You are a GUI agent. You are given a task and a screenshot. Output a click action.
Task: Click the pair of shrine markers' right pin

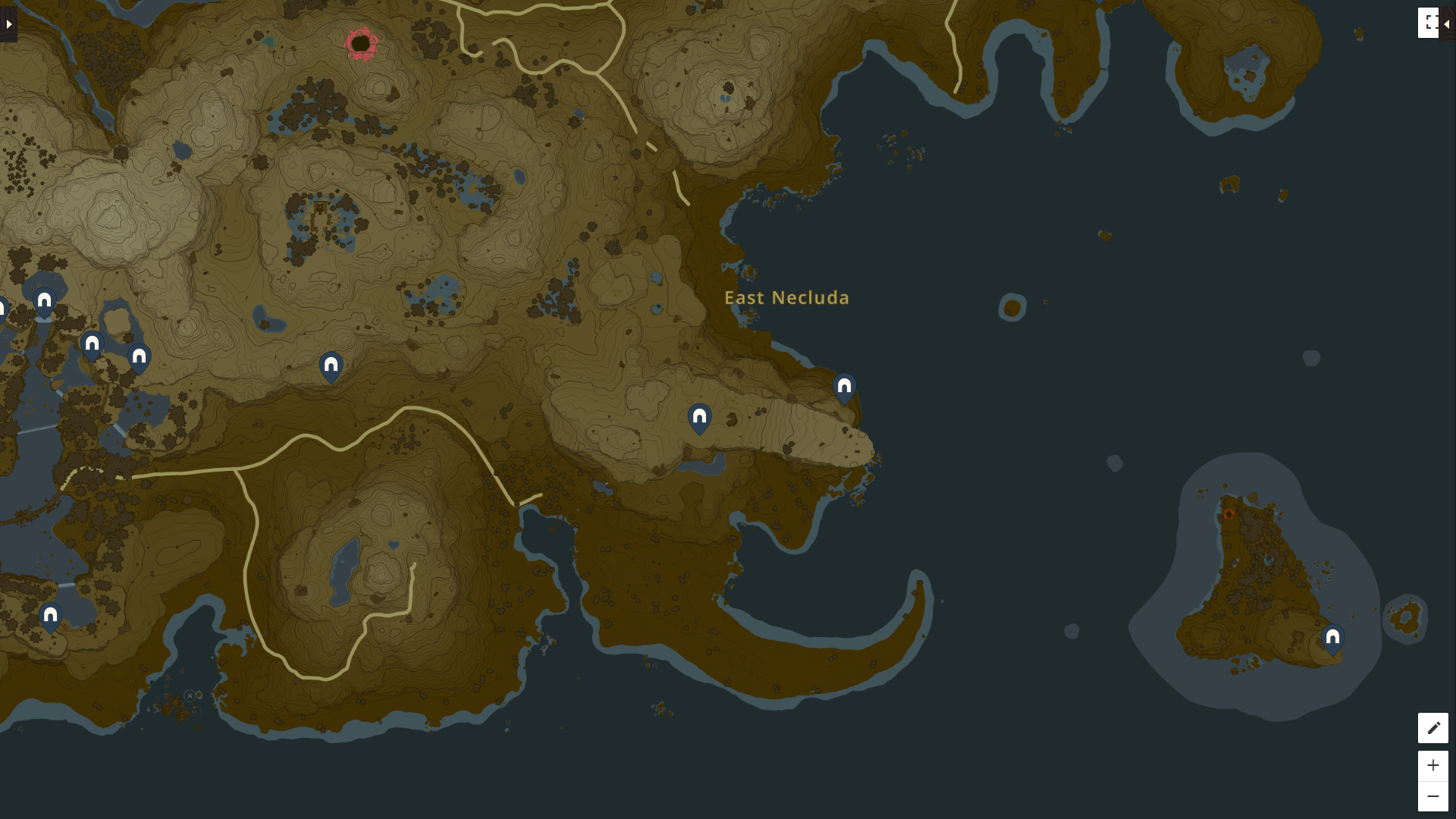(x=139, y=355)
